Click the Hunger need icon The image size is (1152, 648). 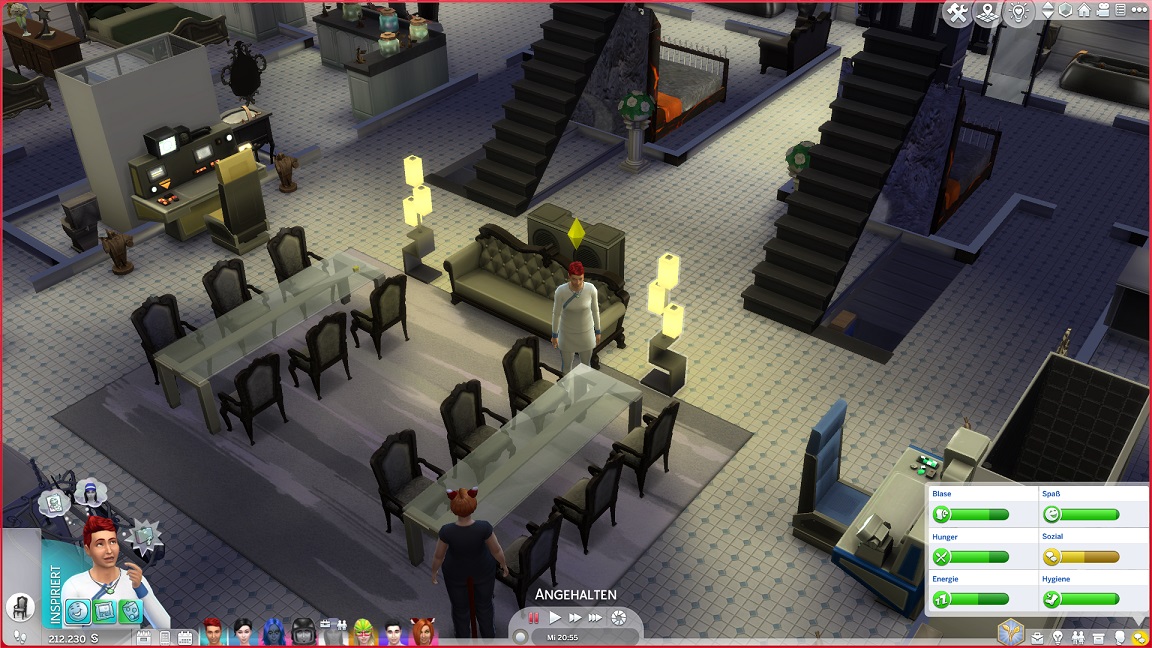(x=942, y=557)
